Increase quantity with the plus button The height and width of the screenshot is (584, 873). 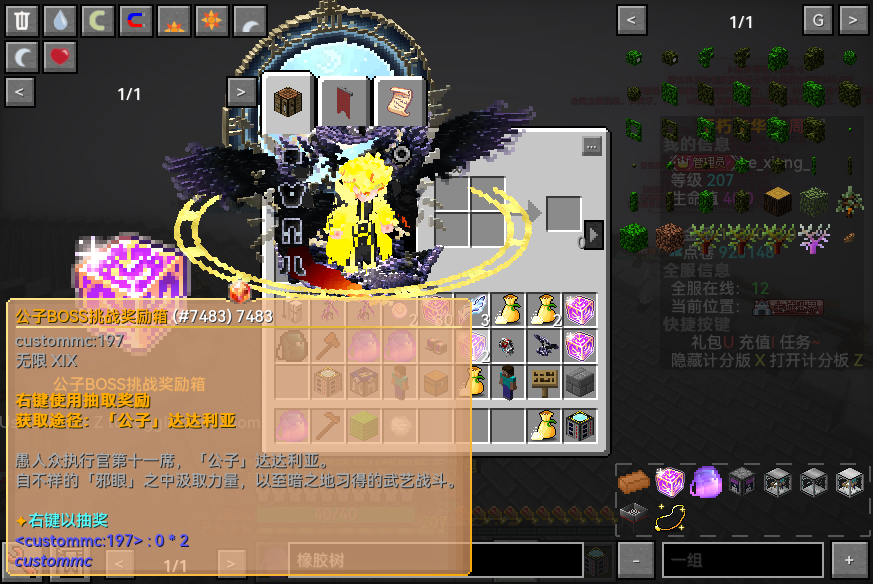[850, 560]
